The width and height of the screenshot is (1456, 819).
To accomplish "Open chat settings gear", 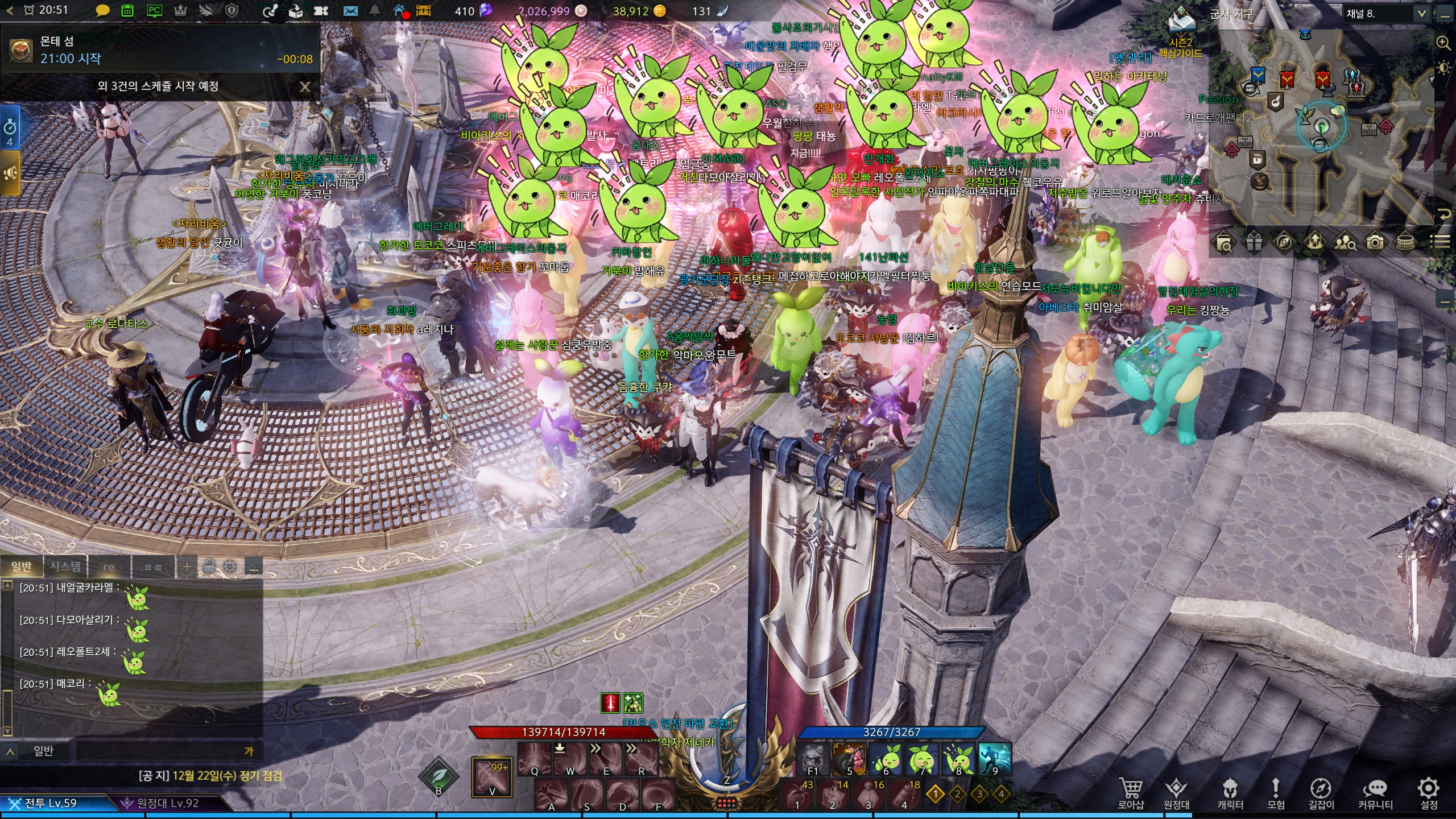I will (230, 566).
